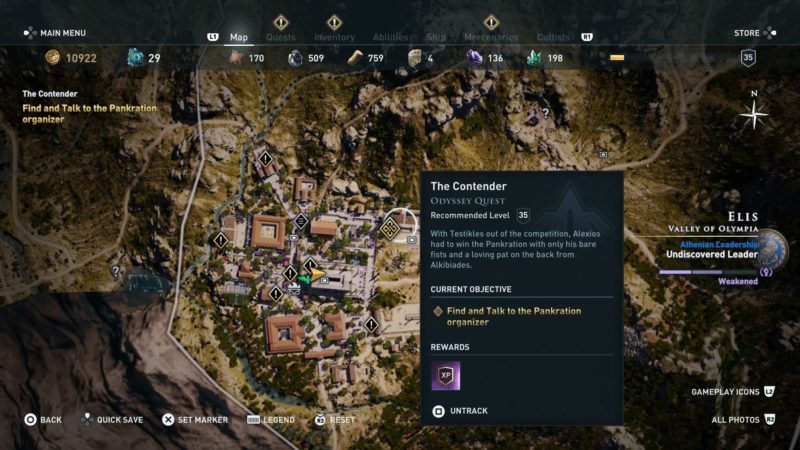
Task: Click the Back button
Action: (43, 420)
